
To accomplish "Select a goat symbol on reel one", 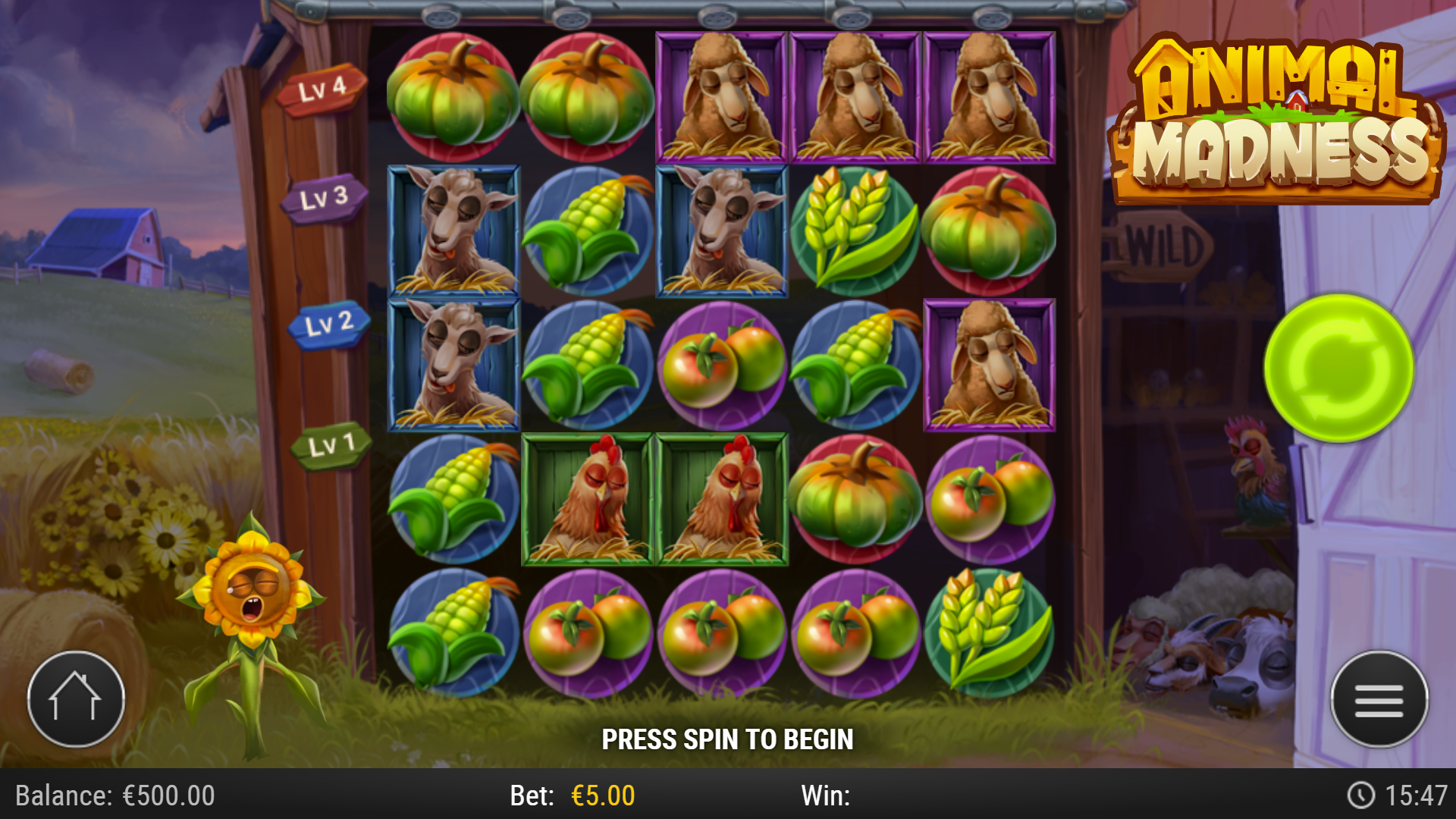I will (453, 230).
